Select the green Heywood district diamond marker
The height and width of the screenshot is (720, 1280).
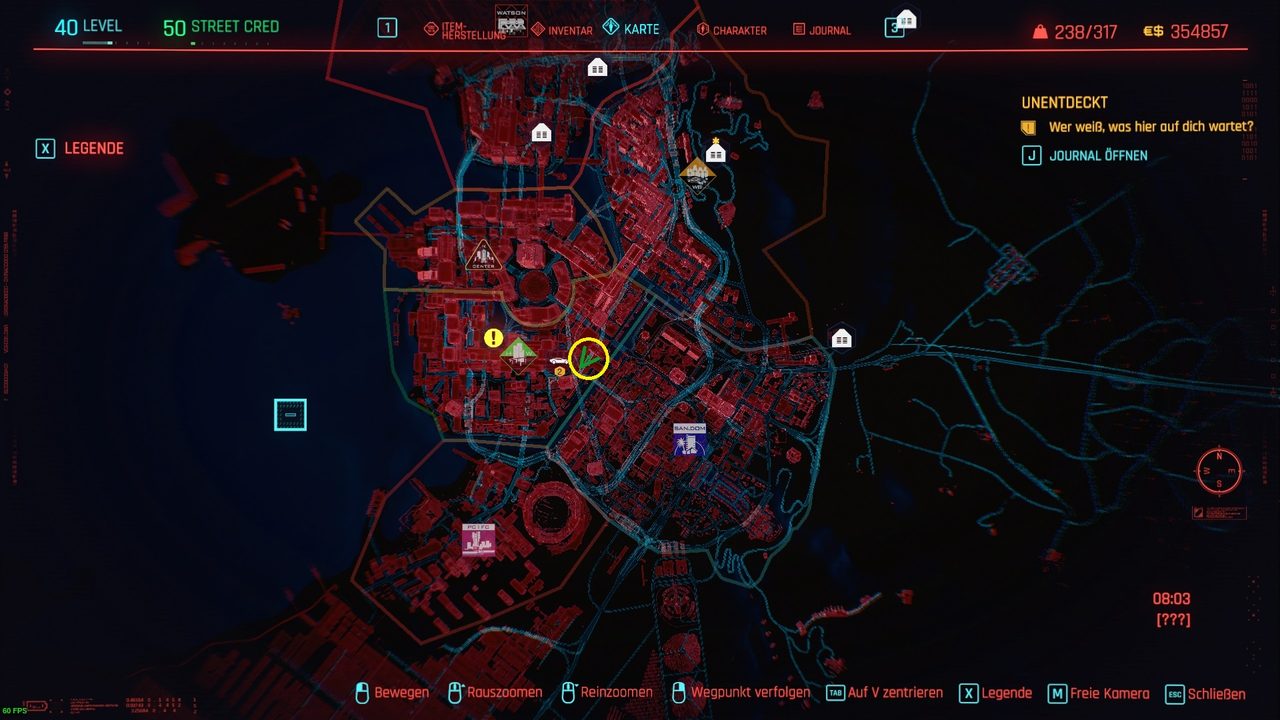518,353
